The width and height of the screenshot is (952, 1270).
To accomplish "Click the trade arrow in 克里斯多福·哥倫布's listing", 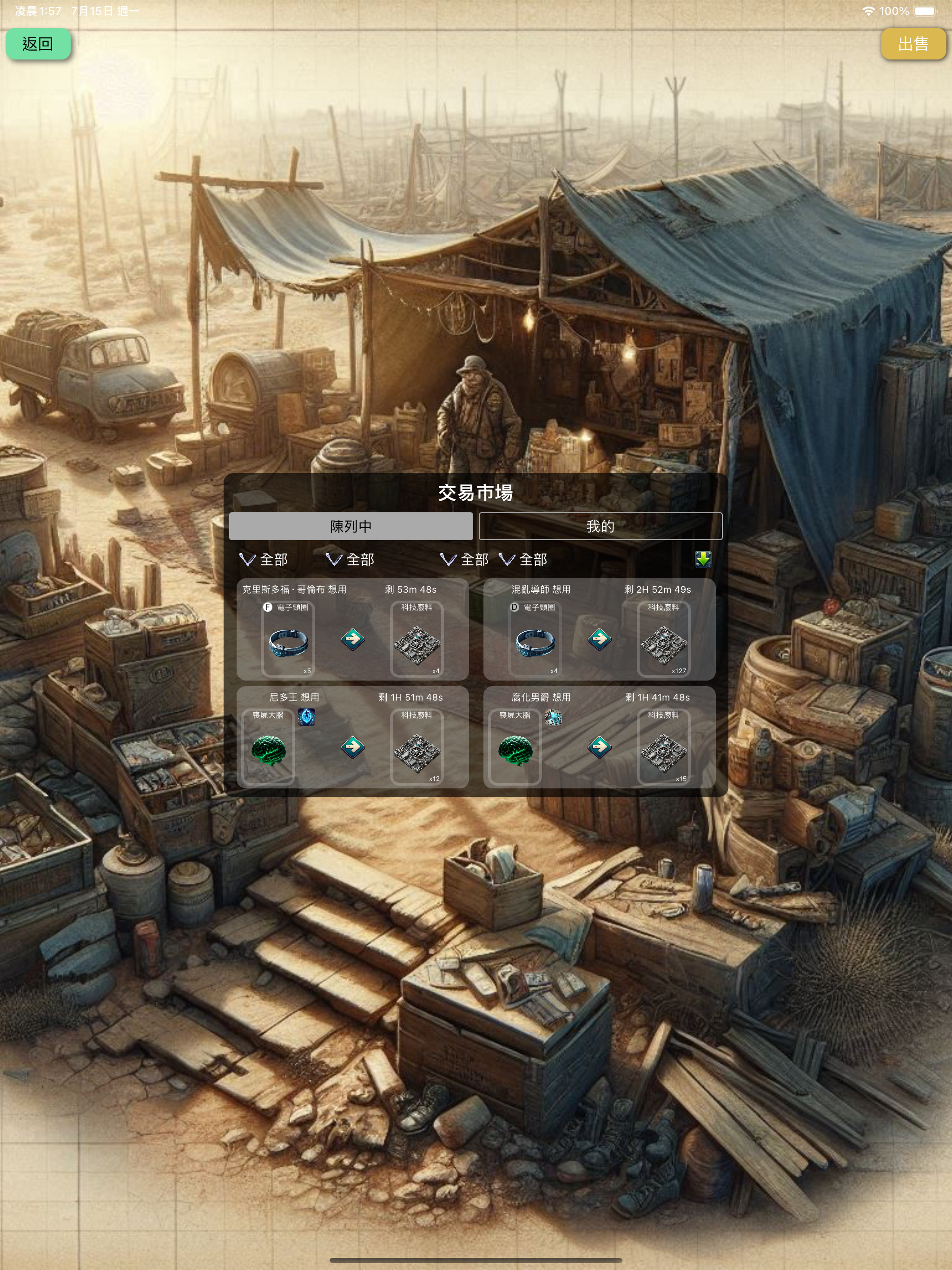I will [x=352, y=638].
